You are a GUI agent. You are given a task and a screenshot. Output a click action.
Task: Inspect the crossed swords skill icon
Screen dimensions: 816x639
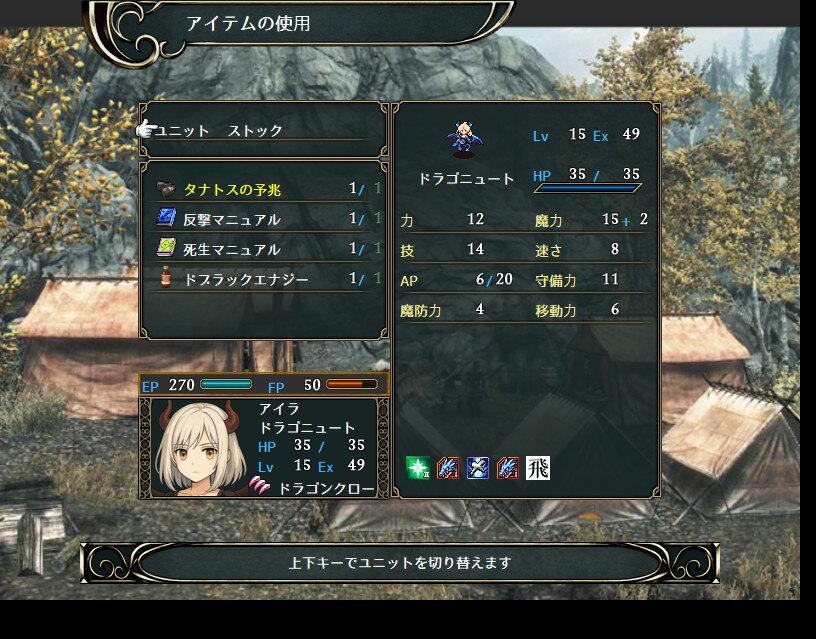tap(478, 467)
